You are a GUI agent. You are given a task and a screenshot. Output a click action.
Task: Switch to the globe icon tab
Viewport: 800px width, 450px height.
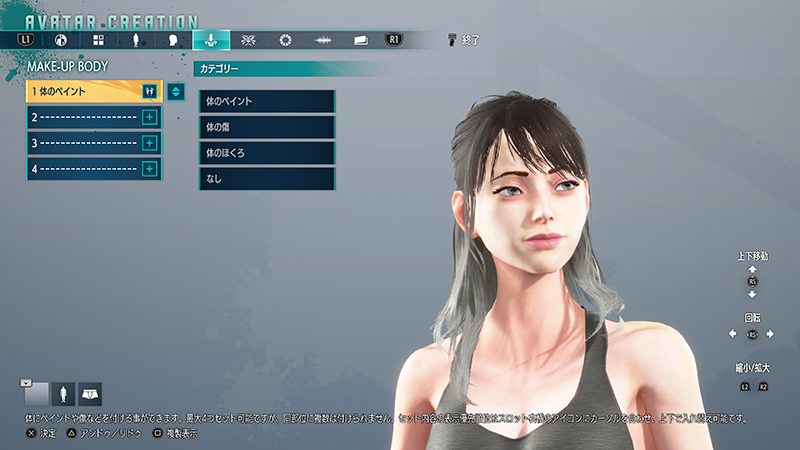tap(61, 40)
